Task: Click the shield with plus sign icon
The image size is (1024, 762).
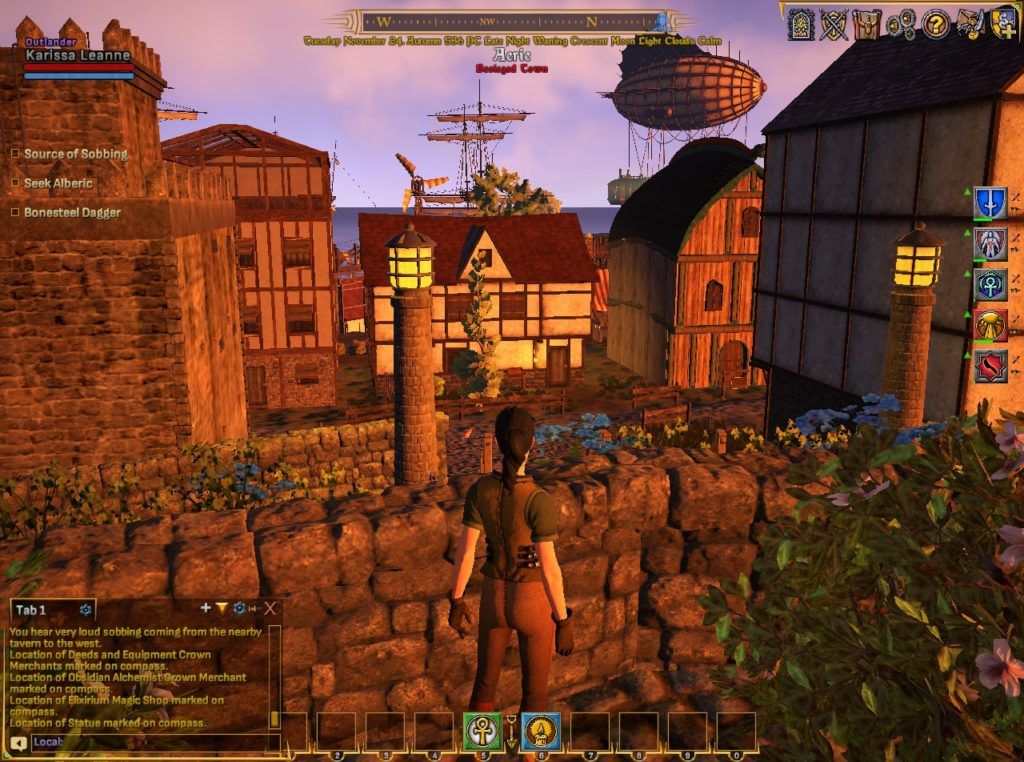Action: (x=1003, y=22)
